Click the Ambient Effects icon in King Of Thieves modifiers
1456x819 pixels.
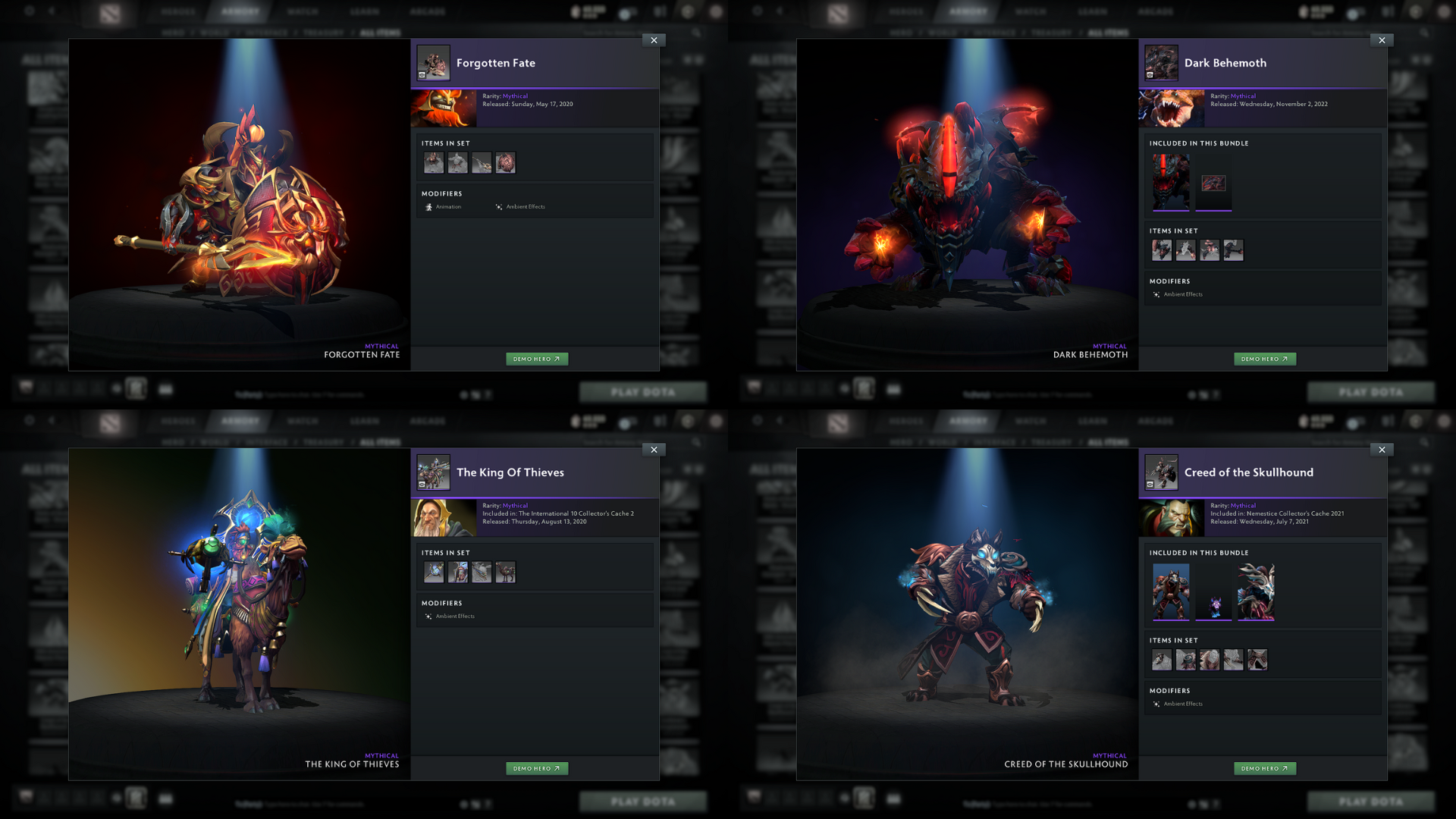(429, 616)
